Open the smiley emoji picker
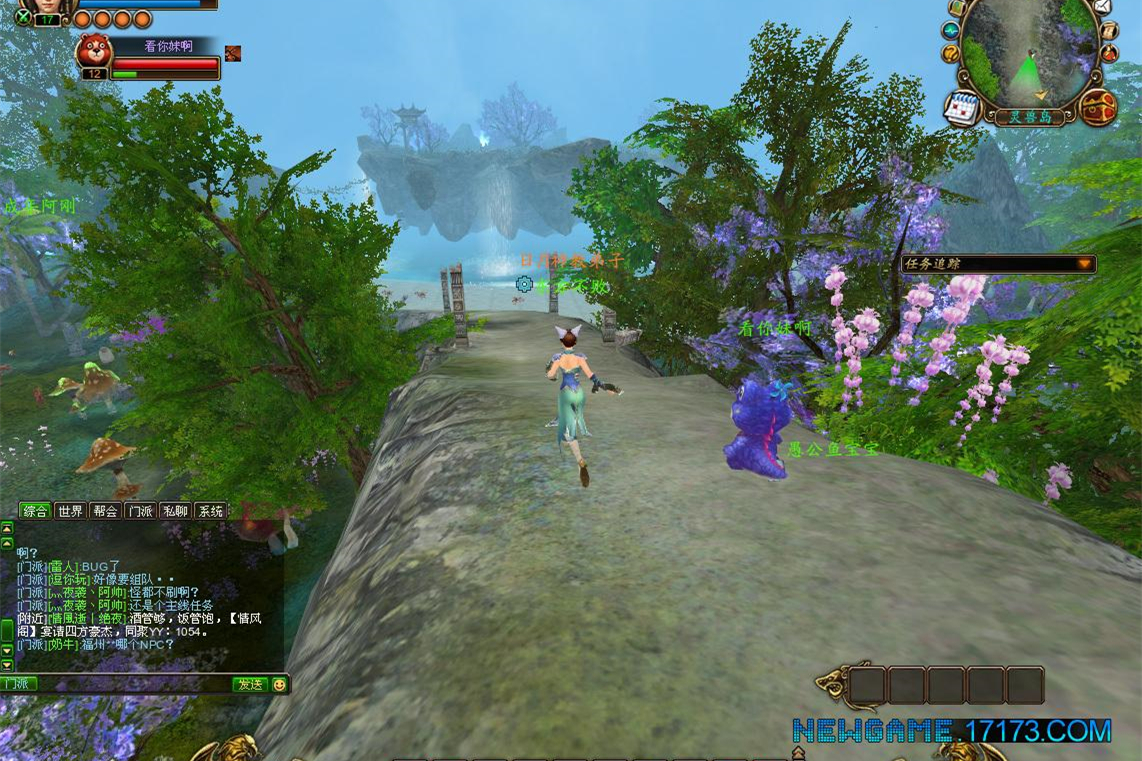 point(279,685)
